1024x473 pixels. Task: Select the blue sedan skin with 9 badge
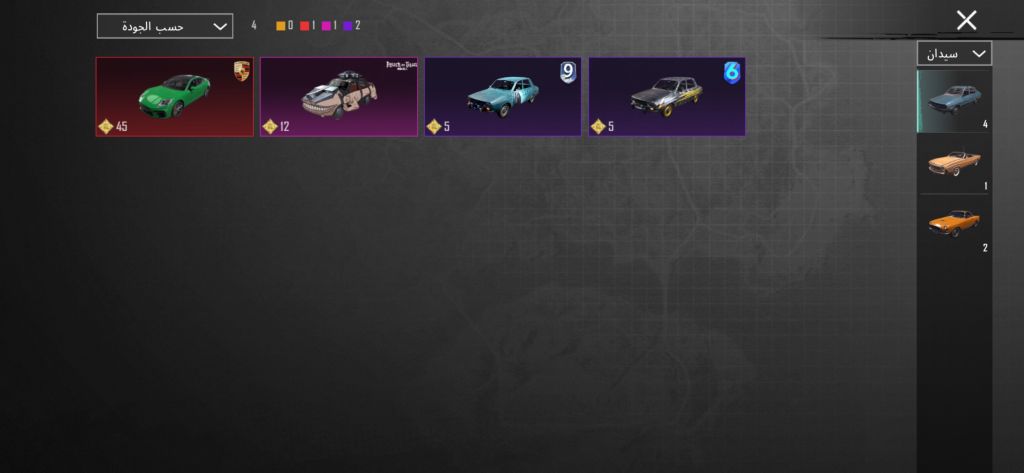pos(503,96)
